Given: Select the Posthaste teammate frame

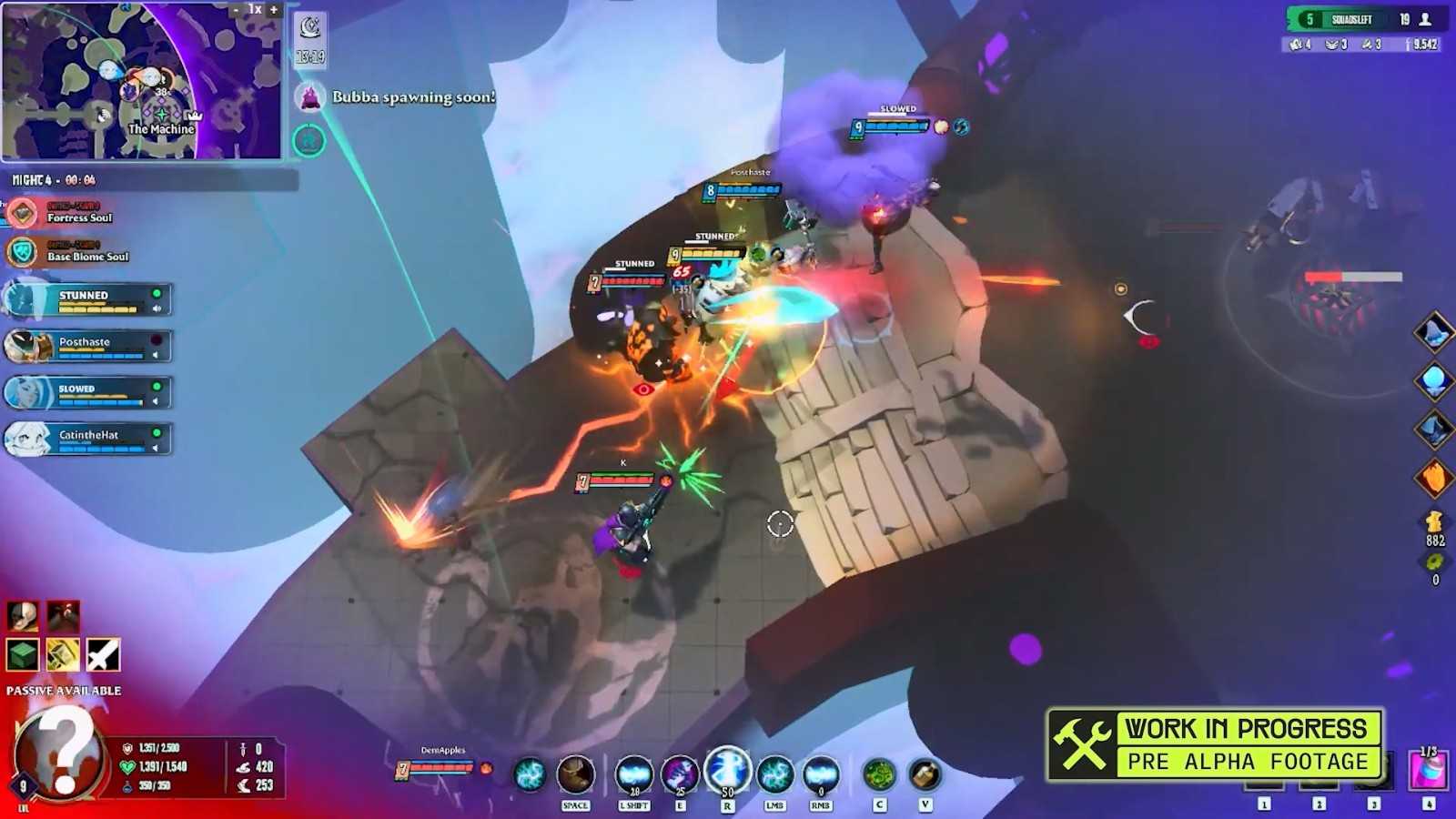Looking at the screenshot, I should [x=88, y=346].
